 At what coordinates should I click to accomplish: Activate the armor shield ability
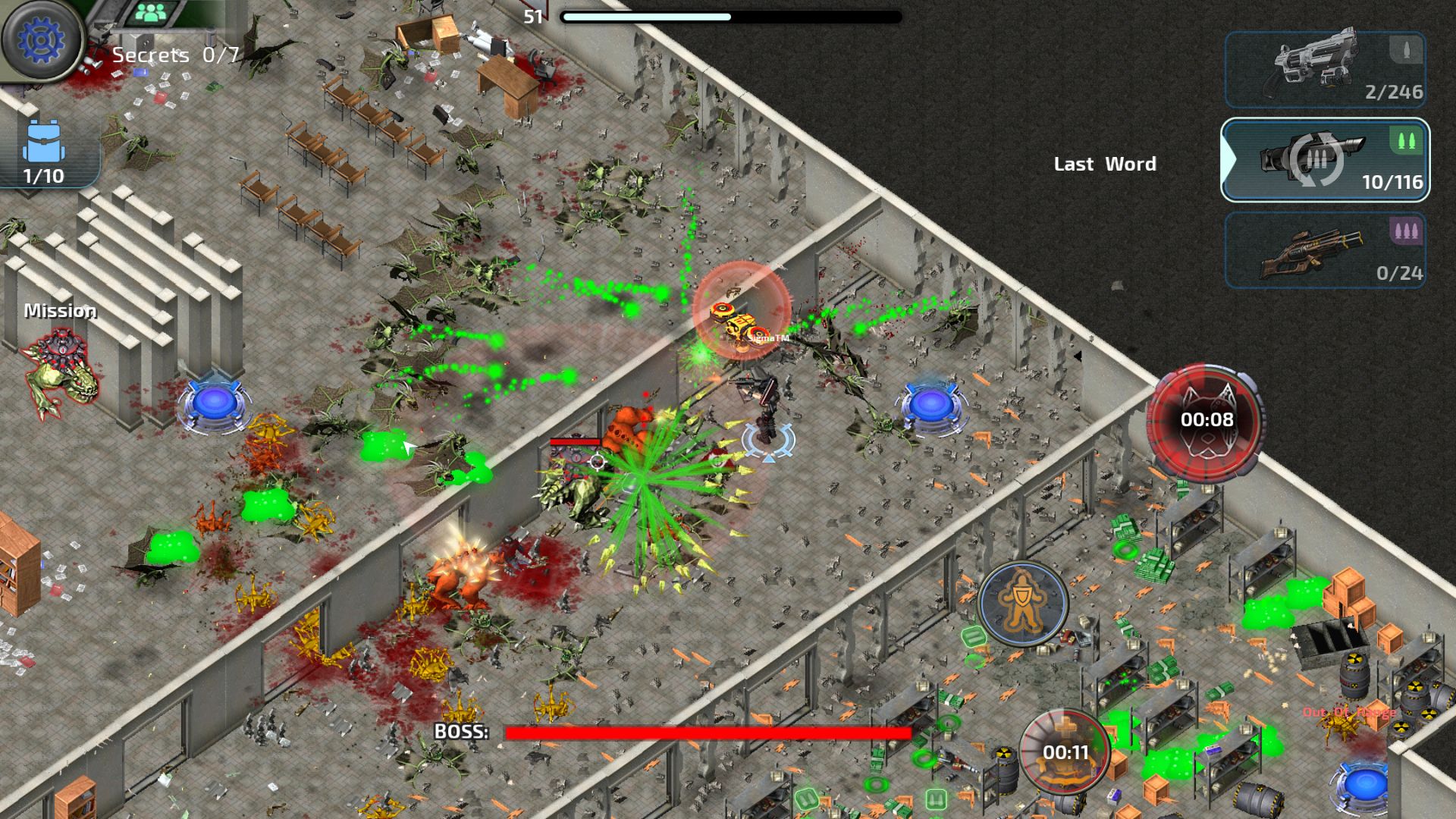click(1023, 604)
